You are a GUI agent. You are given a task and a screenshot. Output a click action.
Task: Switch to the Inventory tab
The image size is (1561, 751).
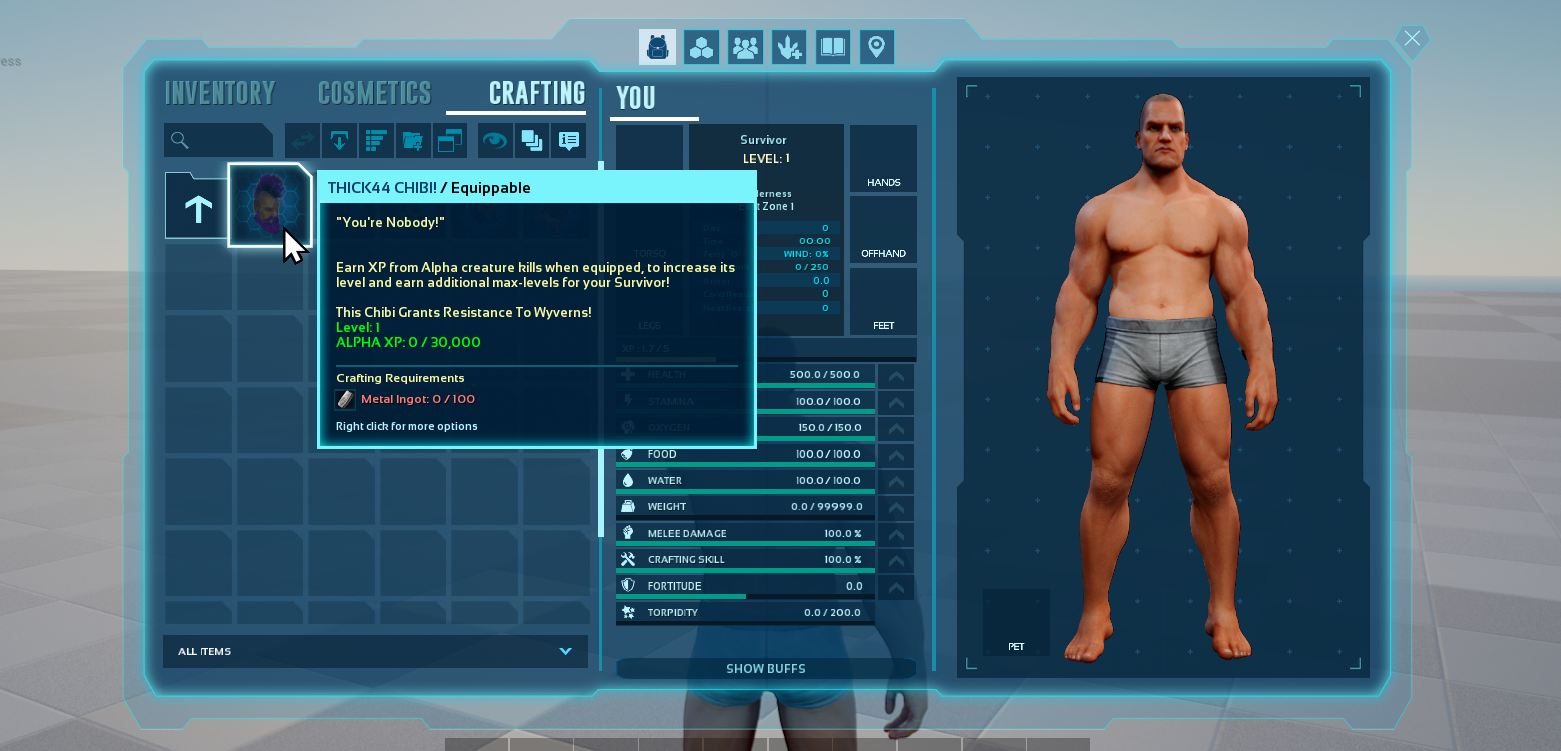click(x=220, y=93)
